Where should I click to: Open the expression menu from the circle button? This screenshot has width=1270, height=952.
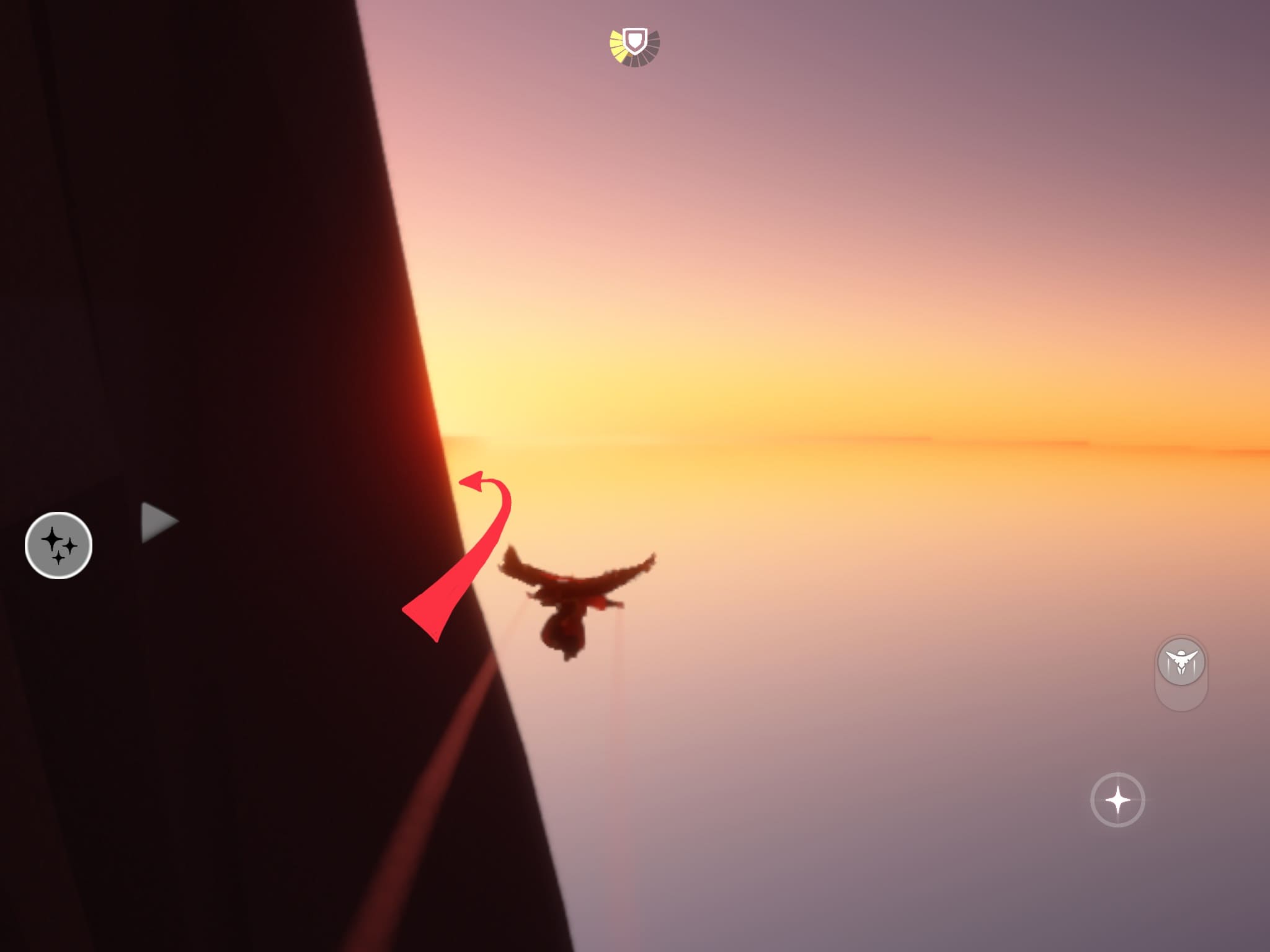(58, 545)
